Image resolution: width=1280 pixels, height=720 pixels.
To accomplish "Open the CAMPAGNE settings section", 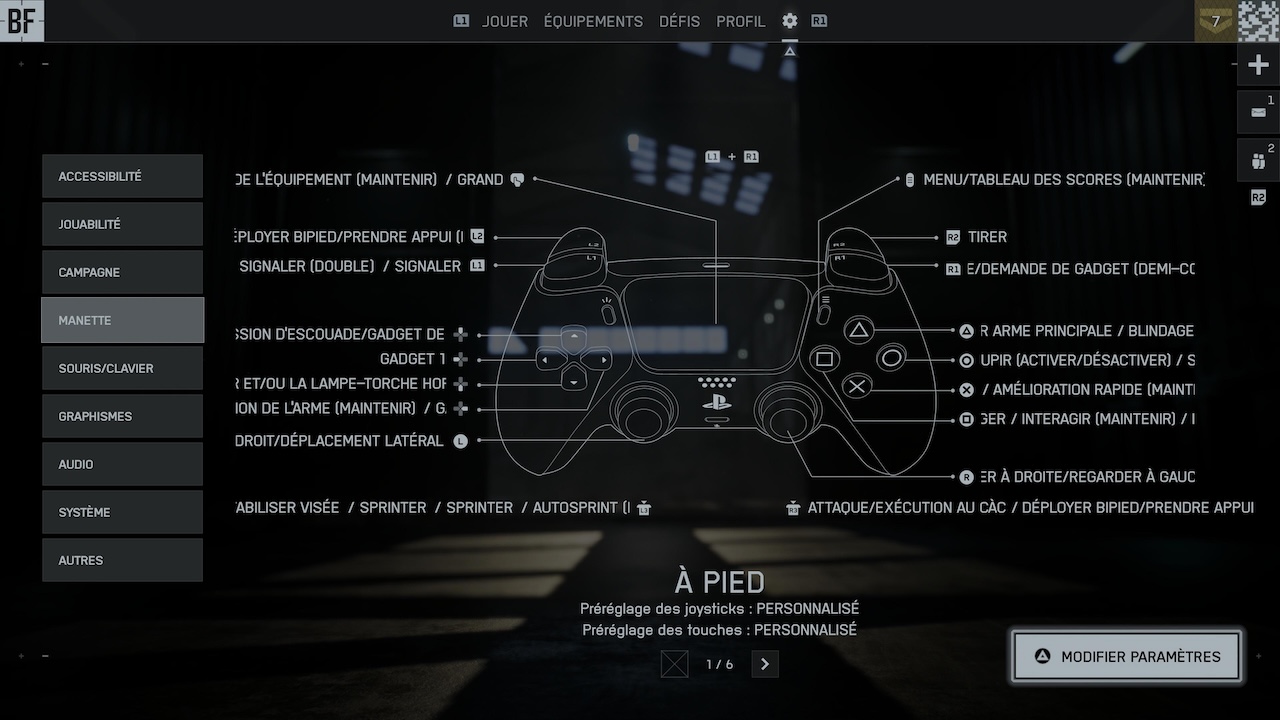I will click(x=122, y=272).
